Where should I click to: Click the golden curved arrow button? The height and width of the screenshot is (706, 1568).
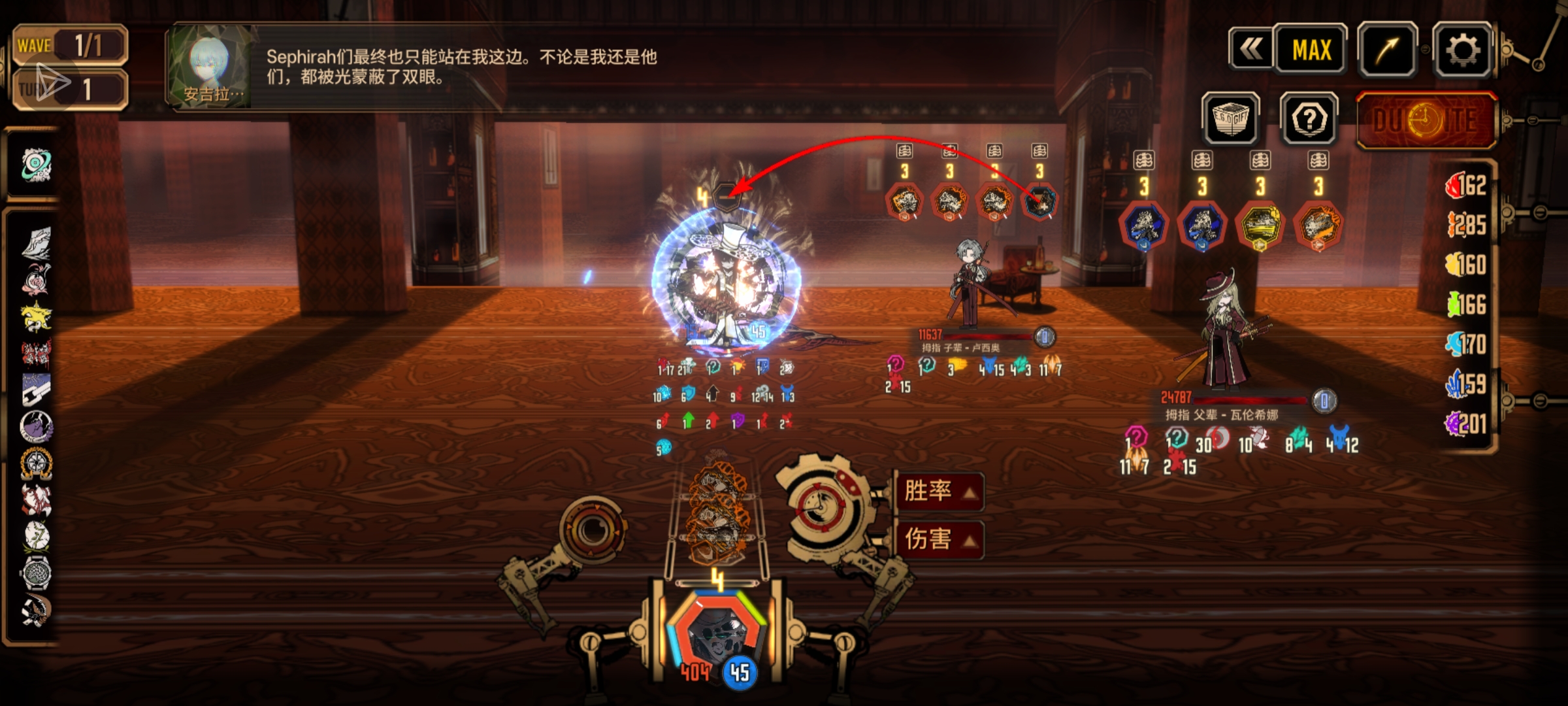click(x=1388, y=50)
